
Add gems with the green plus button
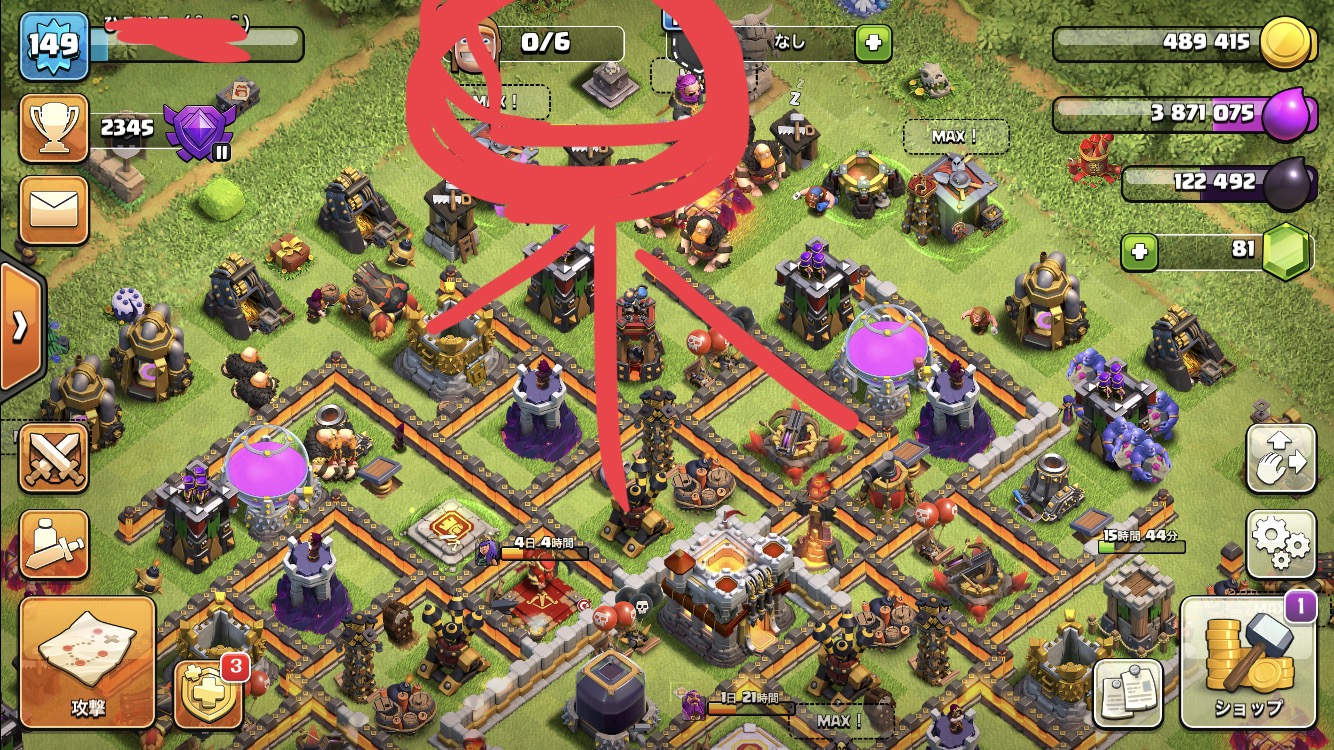(1139, 253)
